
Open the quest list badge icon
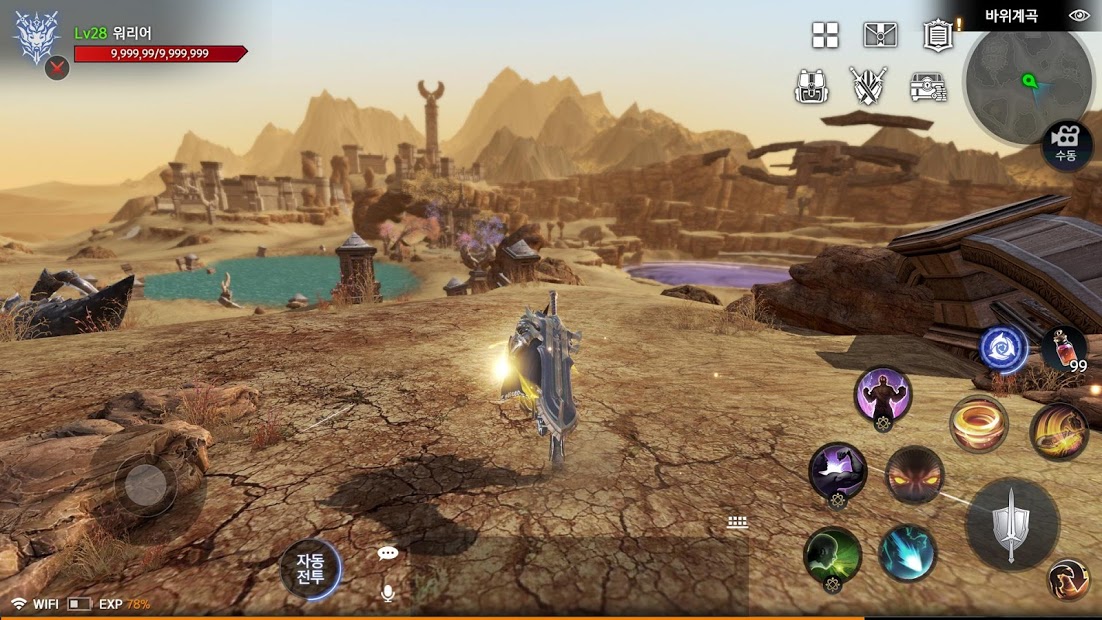937,35
